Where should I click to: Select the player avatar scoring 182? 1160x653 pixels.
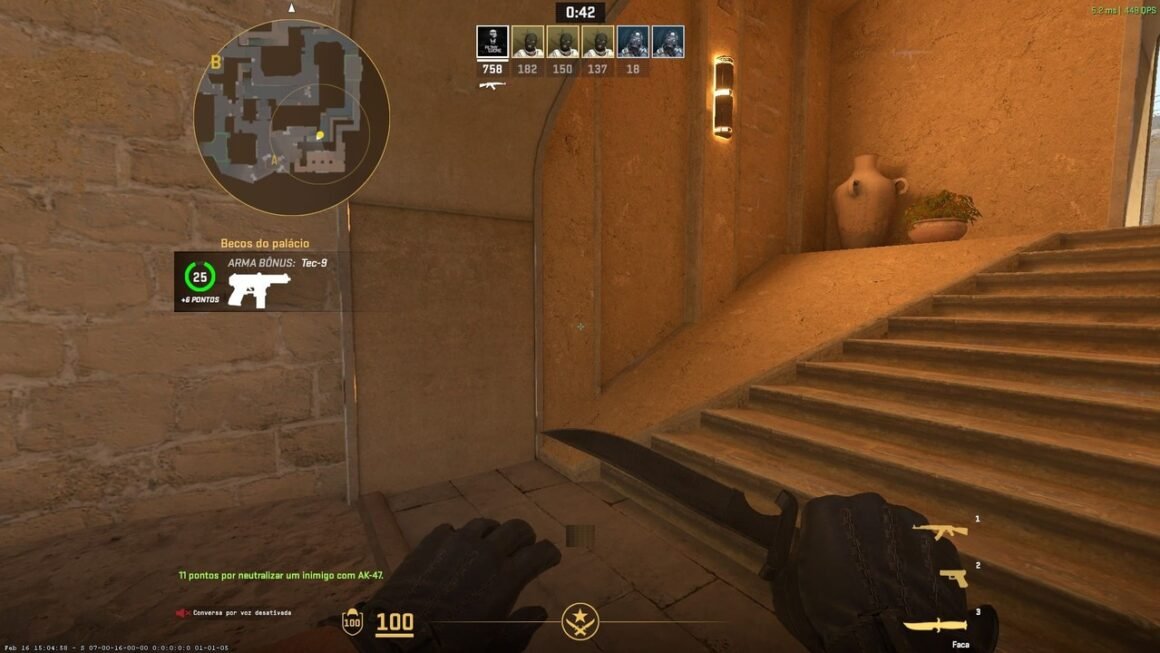click(x=527, y=42)
